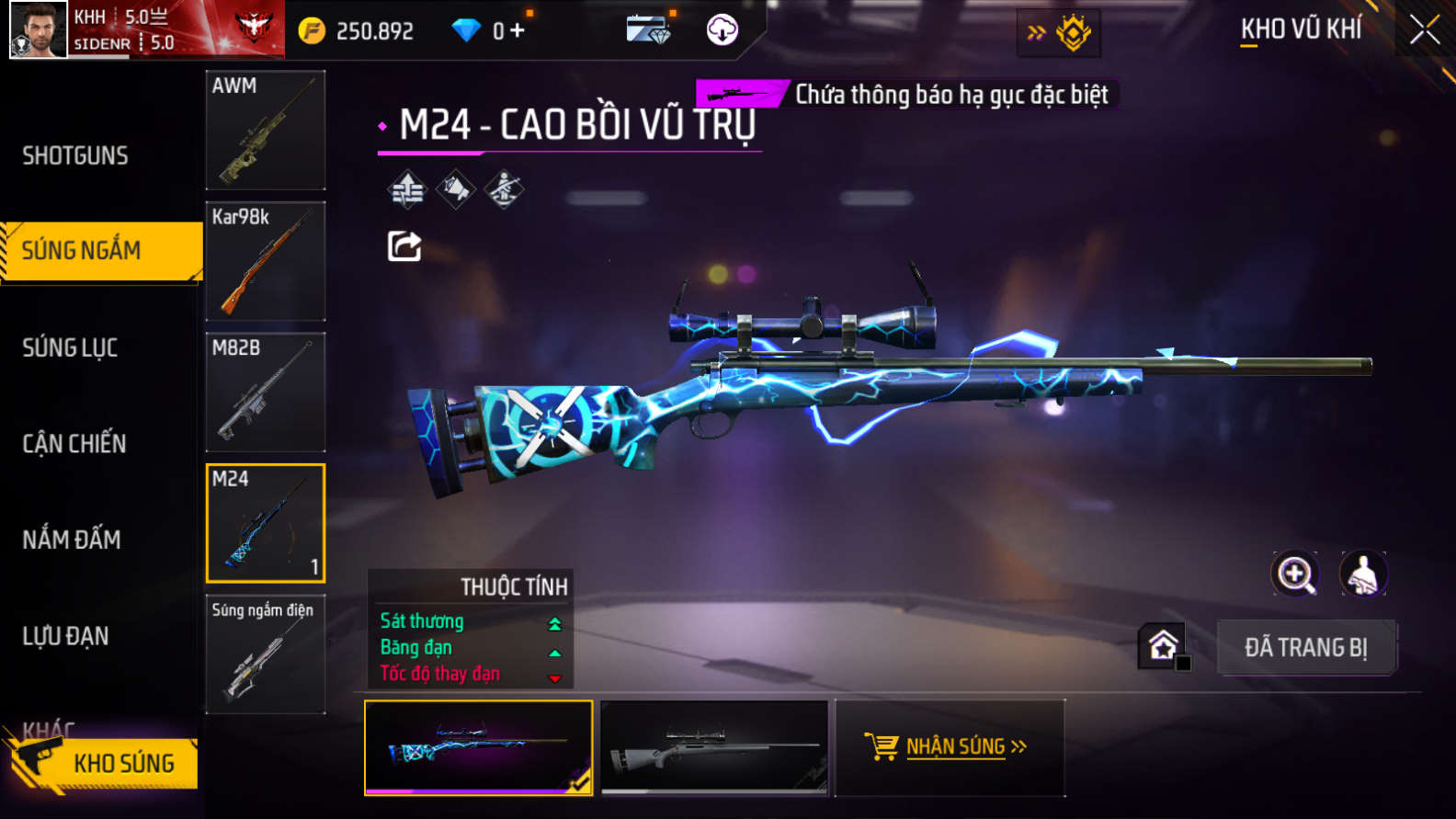Click the Đã Trang Bị button
Screen dimensions: 1456x819
pos(1306,648)
